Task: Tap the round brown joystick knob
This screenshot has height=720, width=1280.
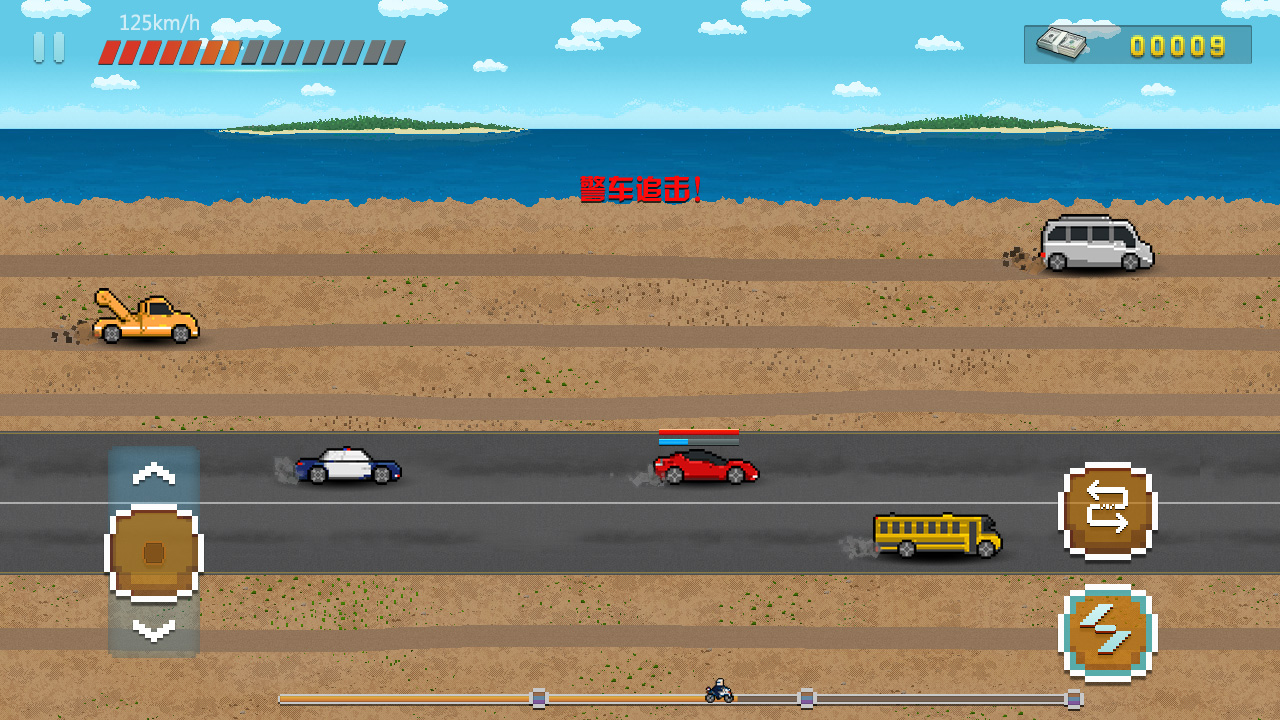Action: [154, 553]
